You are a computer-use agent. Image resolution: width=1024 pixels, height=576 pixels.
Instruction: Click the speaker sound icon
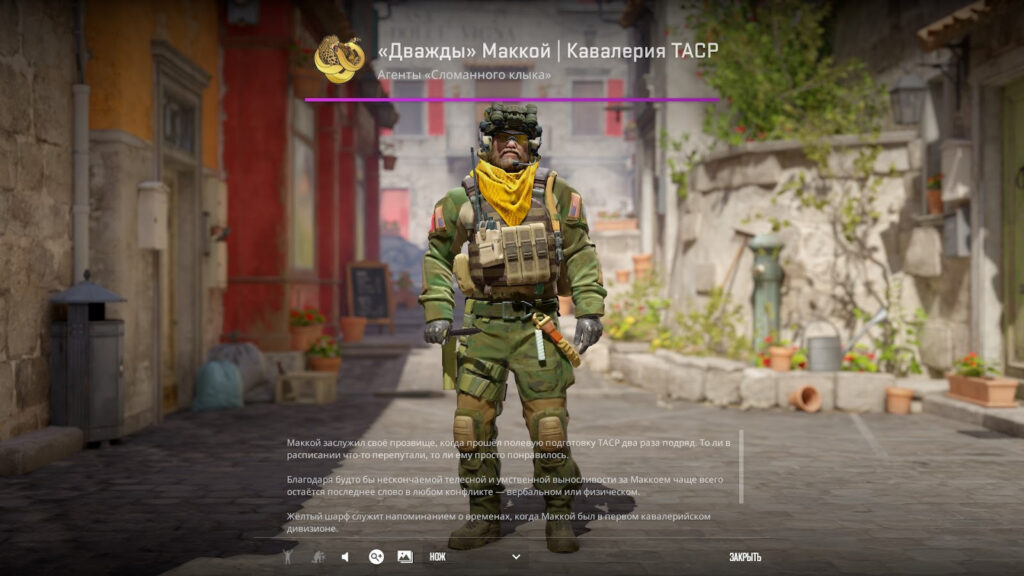pos(345,557)
